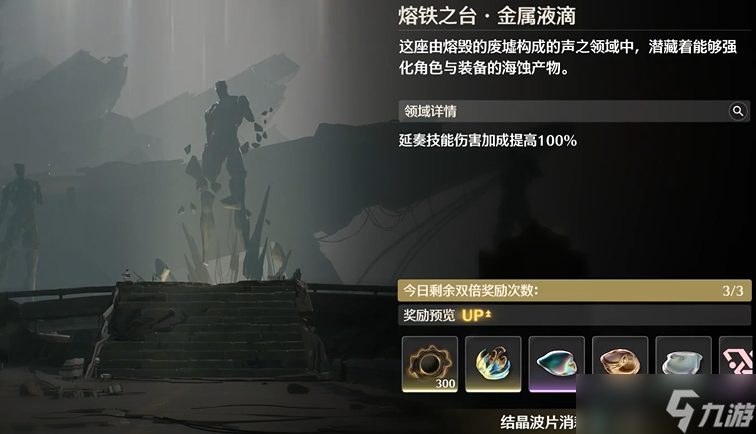Check the silver-white metal droplet reward

click(x=684, y=364)
